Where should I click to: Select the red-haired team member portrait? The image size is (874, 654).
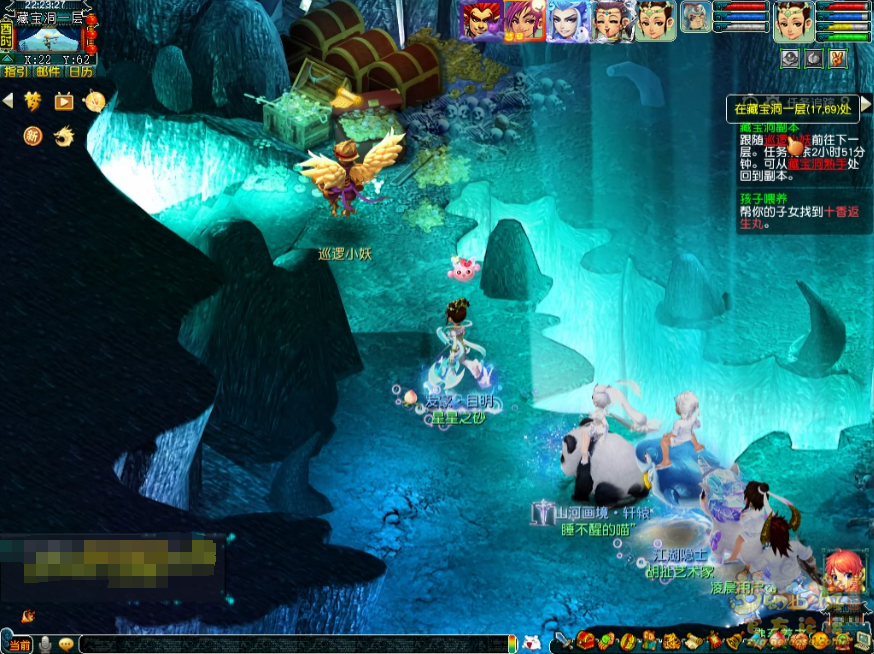tap(477, 20)
